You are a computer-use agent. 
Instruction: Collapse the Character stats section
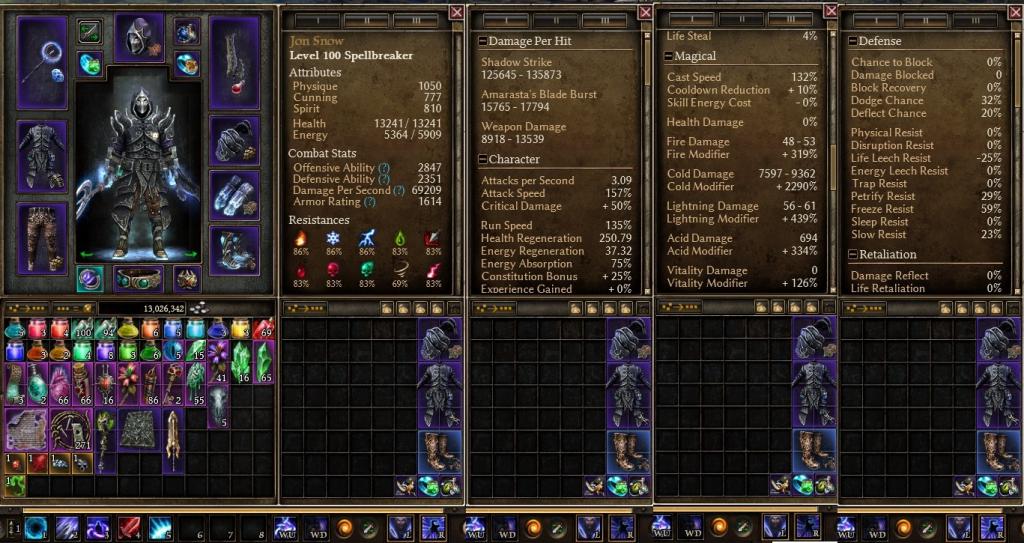[x=483, y=159]
